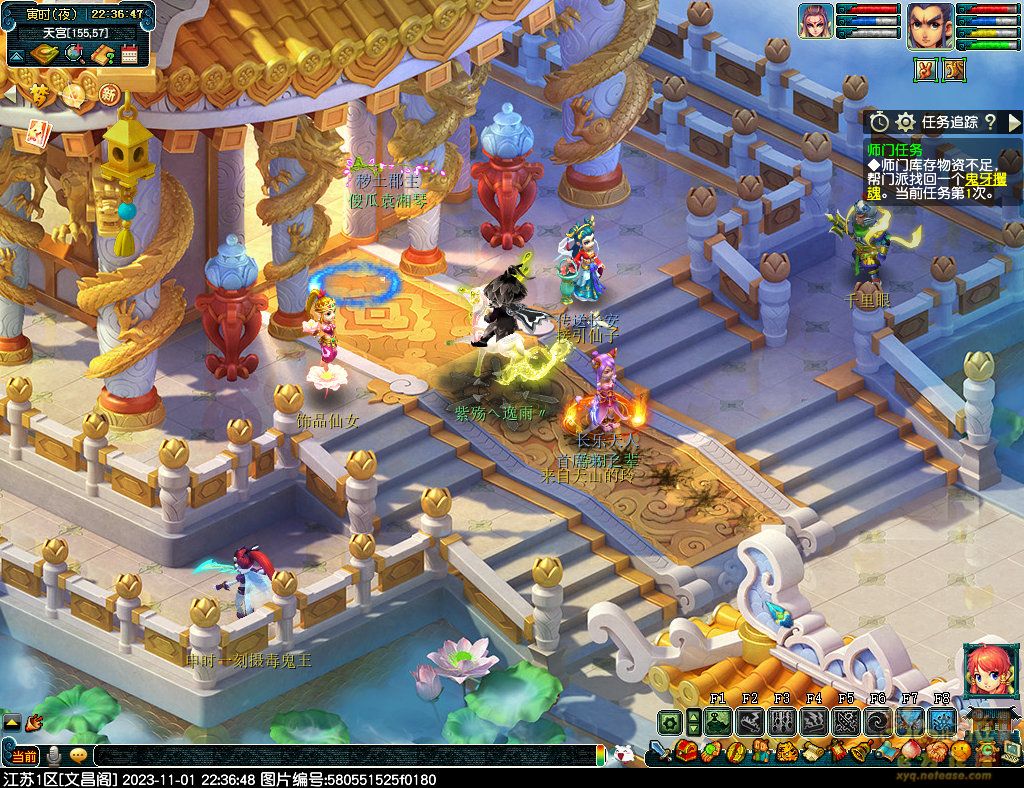This screenshot has height=788, width=1024.
Task: Activate the F8 blue skill slot
Action: [x=942, y=721]
